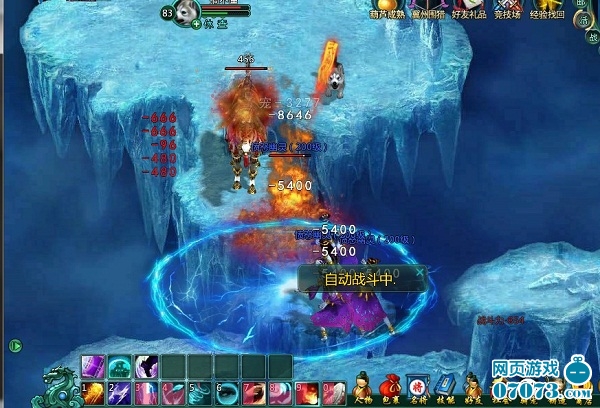Activate the fire skill in slot 1
Viewport: 600px width, 408px height.
click(94, 394)
